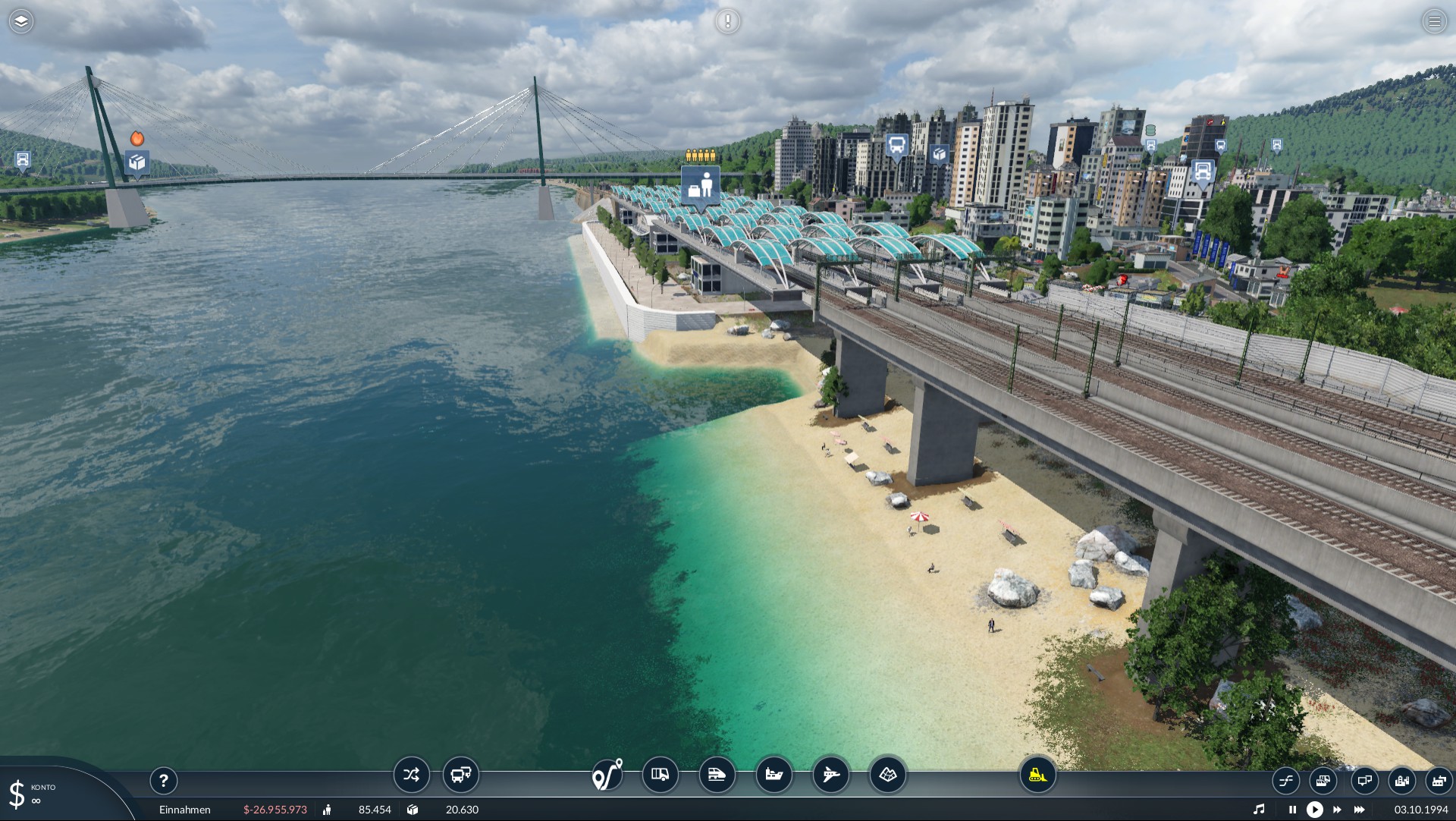Open the rail construction menu

[717, 775]
